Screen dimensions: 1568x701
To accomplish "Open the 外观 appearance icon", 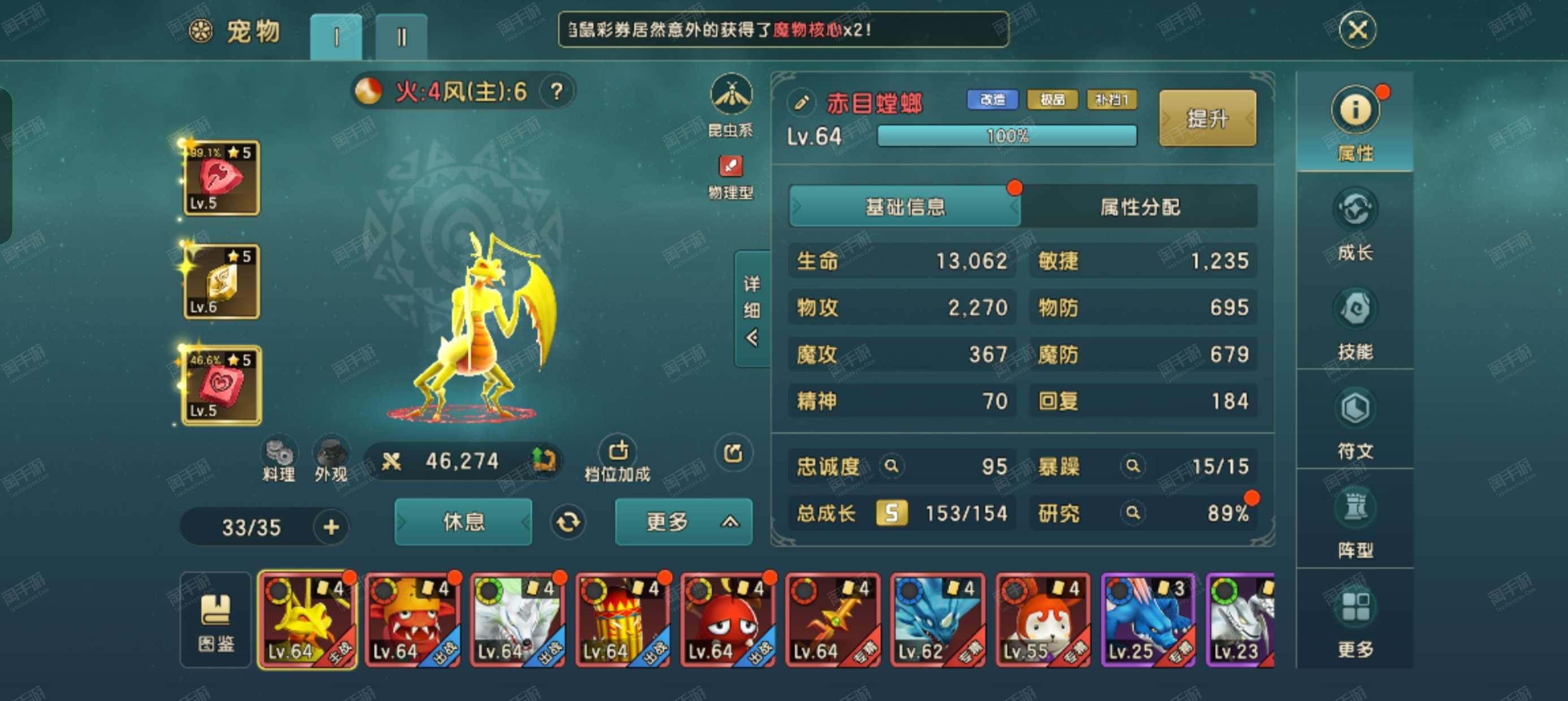I will coord(330,460).
